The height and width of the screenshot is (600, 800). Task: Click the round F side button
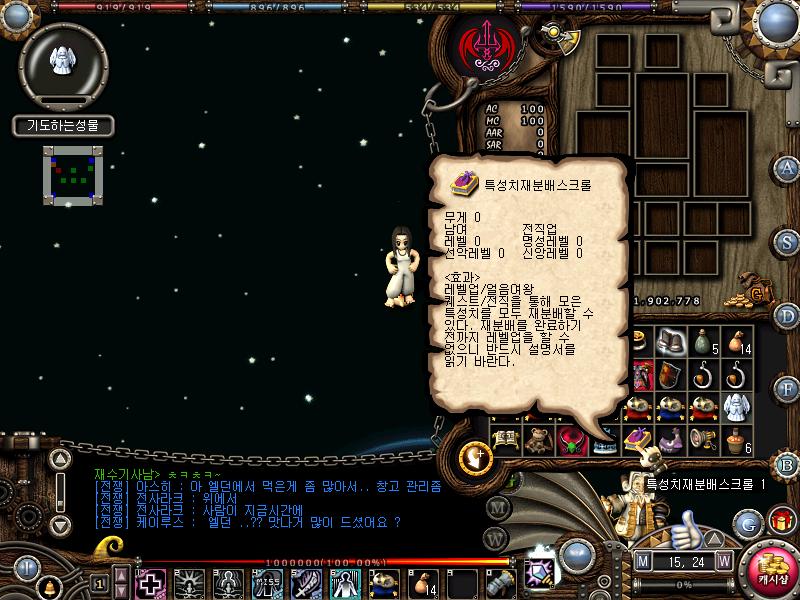coord(787,390)
